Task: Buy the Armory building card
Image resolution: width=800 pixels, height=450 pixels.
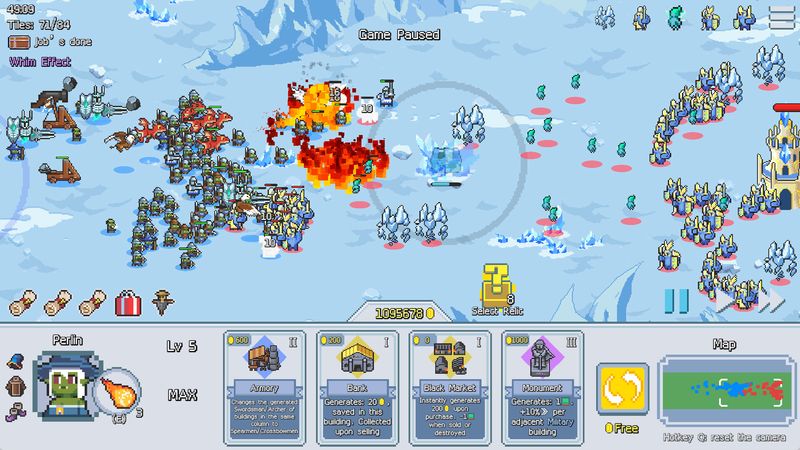Action: point(265,386)
